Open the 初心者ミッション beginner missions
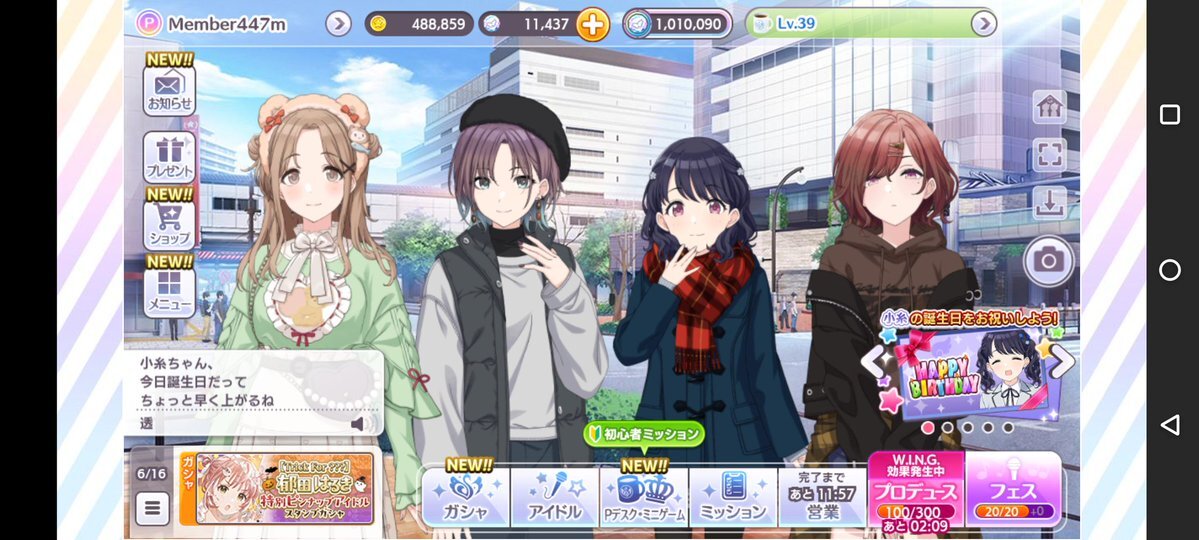This screenshot has width=1199, height=540. 644,434
